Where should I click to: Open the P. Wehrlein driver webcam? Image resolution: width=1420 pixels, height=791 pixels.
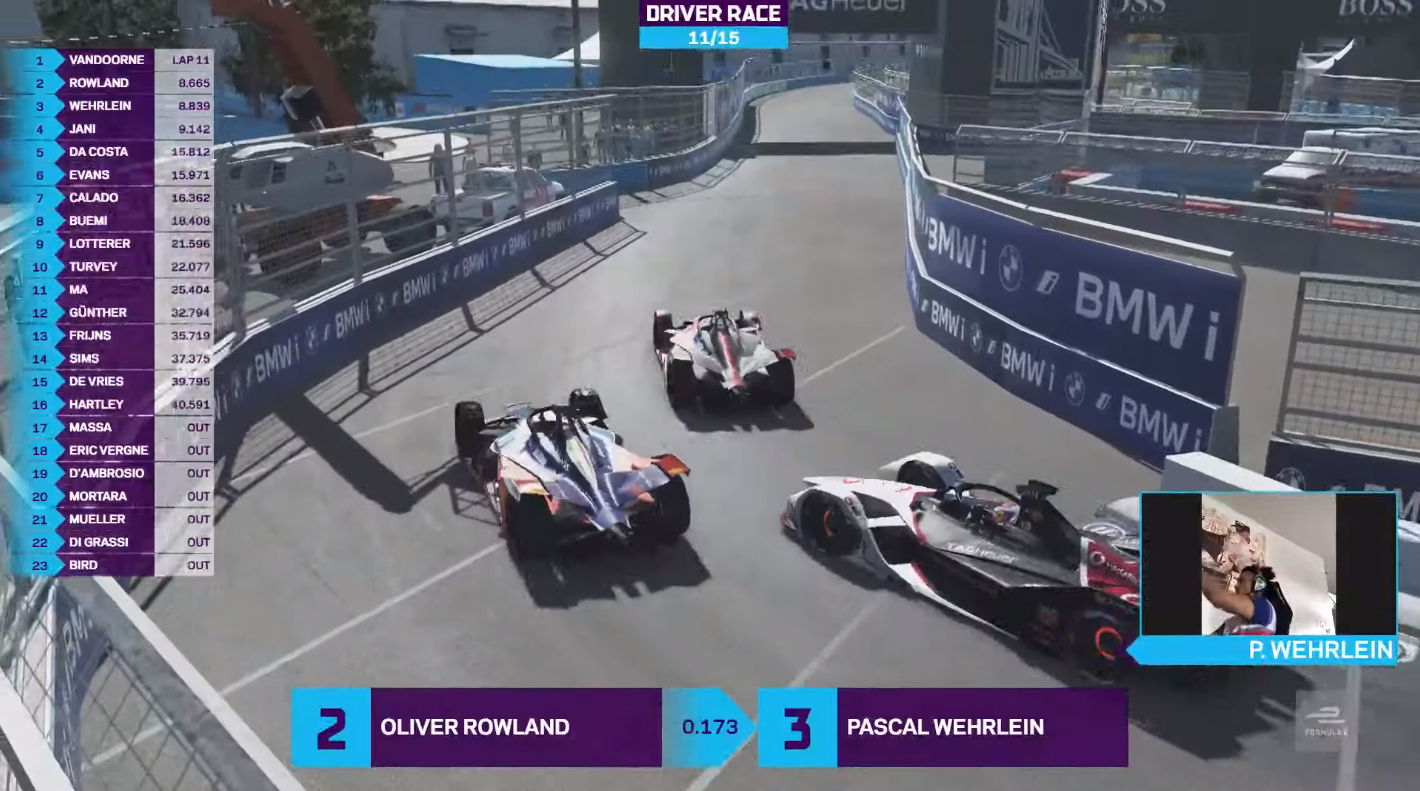coord(1268,564)
